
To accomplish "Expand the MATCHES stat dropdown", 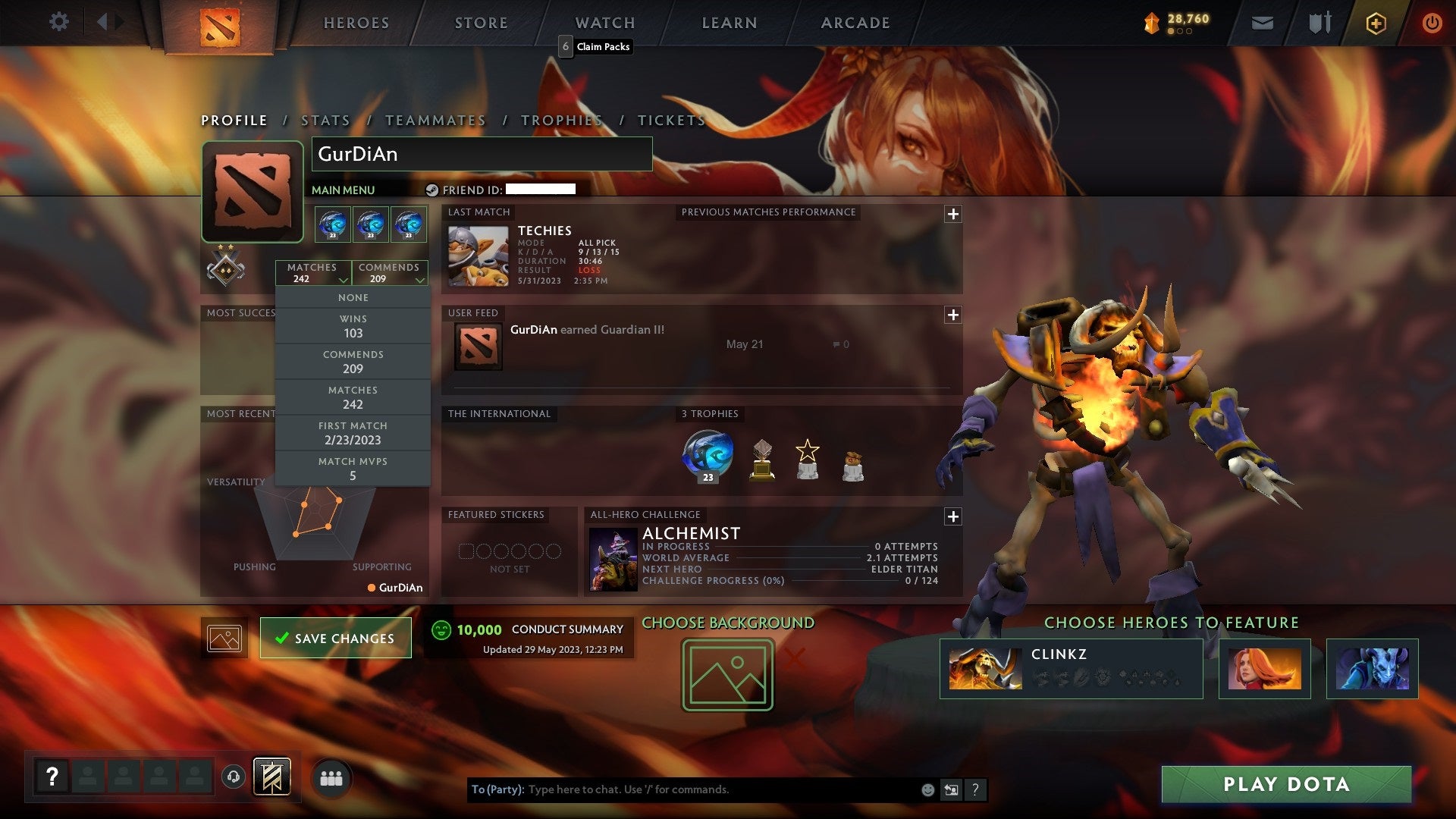I will click(x=314, y=273).
